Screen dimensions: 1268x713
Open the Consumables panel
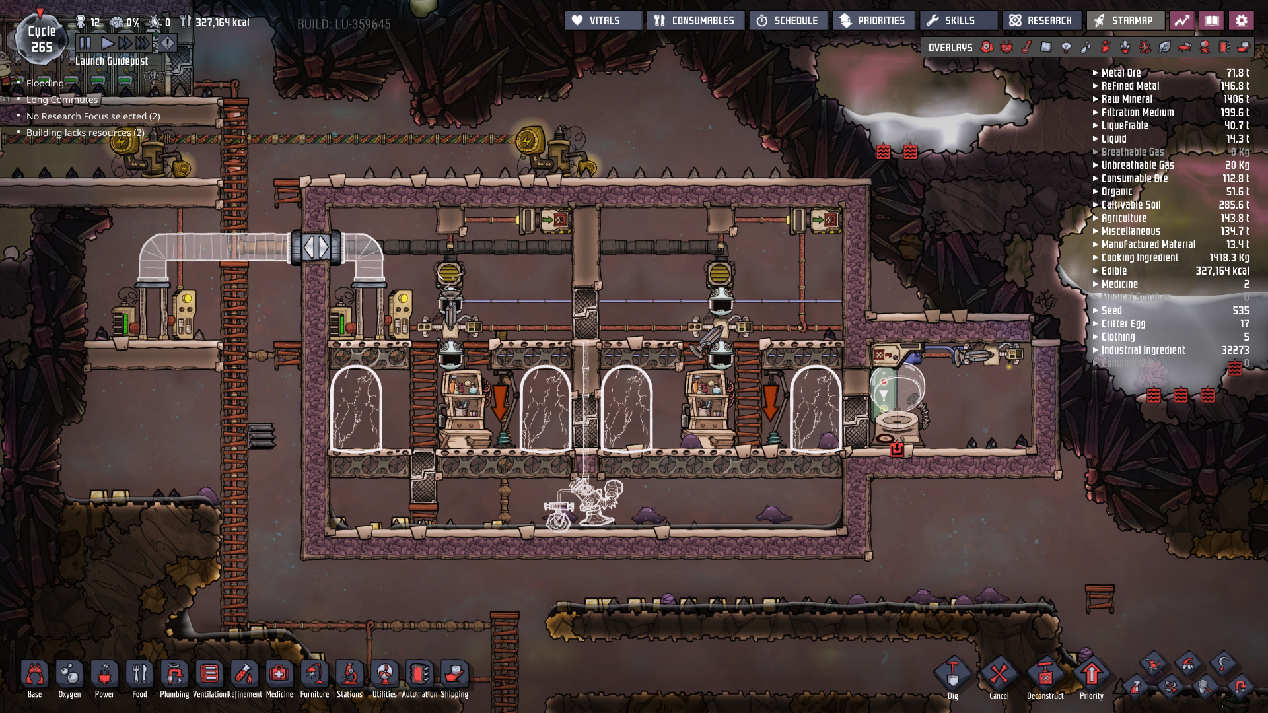695,20
